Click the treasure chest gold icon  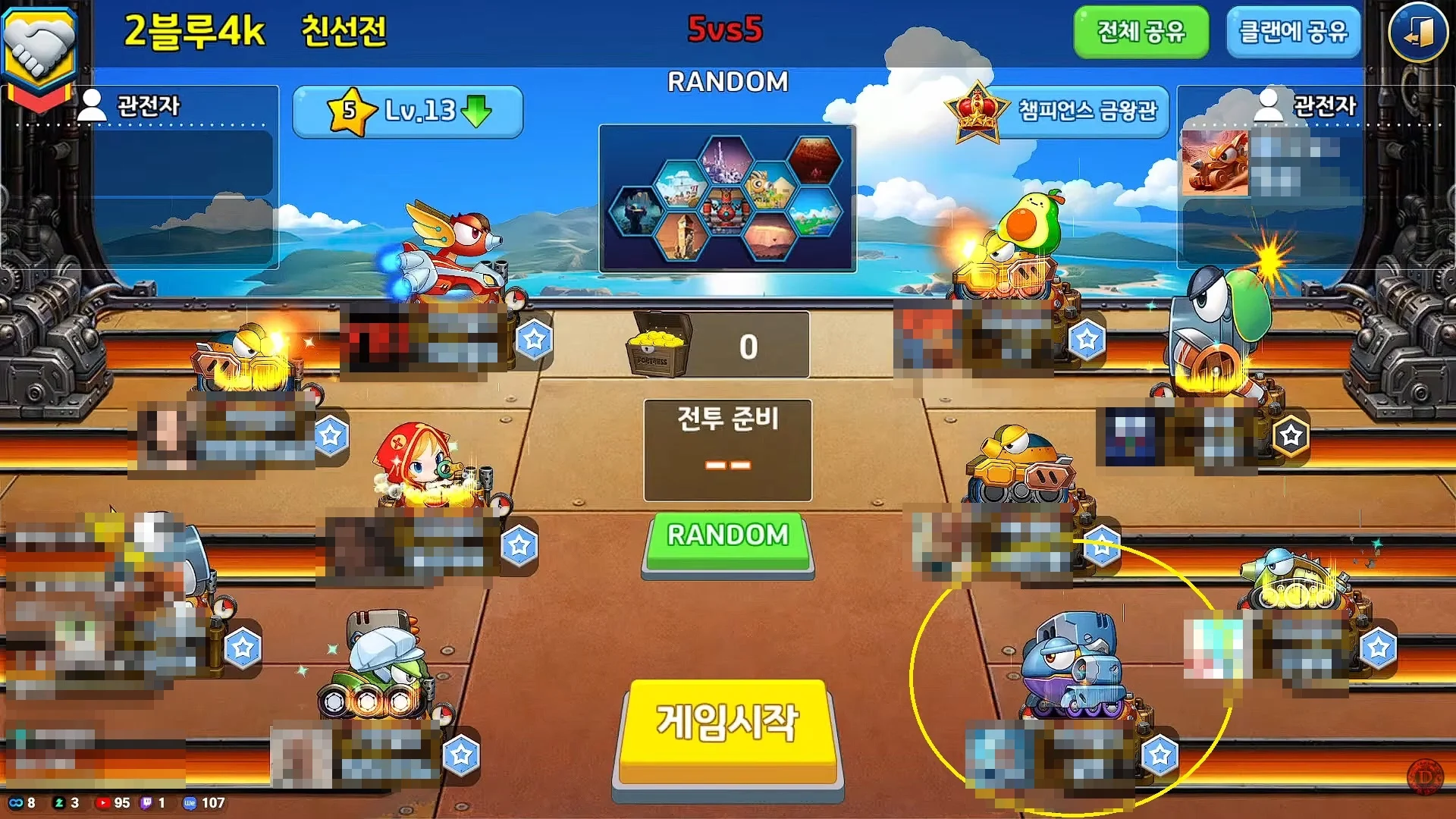[x=657, y=345]
